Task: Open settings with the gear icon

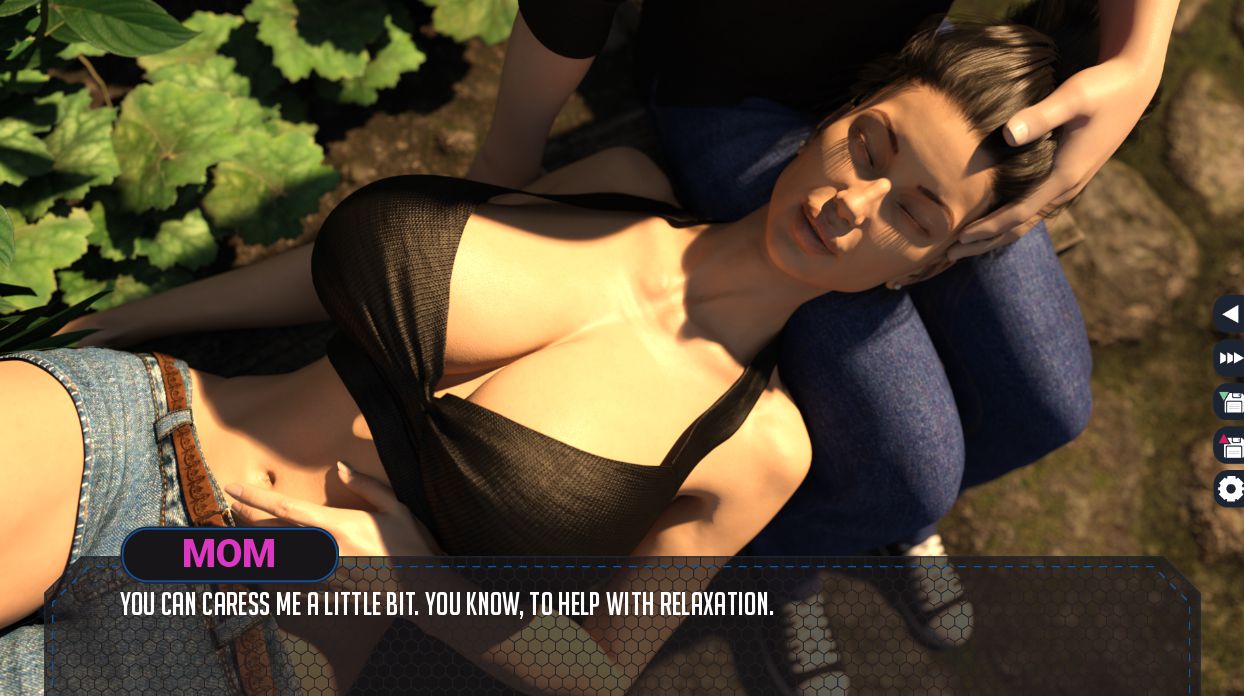Action: pyautogui.click(x=1230, y=489)
